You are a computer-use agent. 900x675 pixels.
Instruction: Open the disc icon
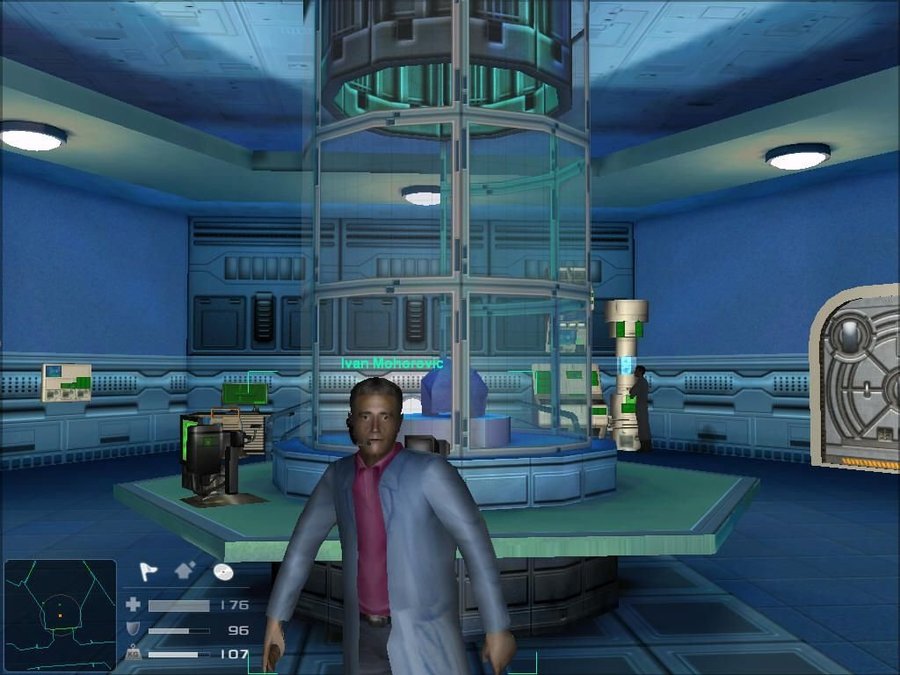tap(224, 571)
